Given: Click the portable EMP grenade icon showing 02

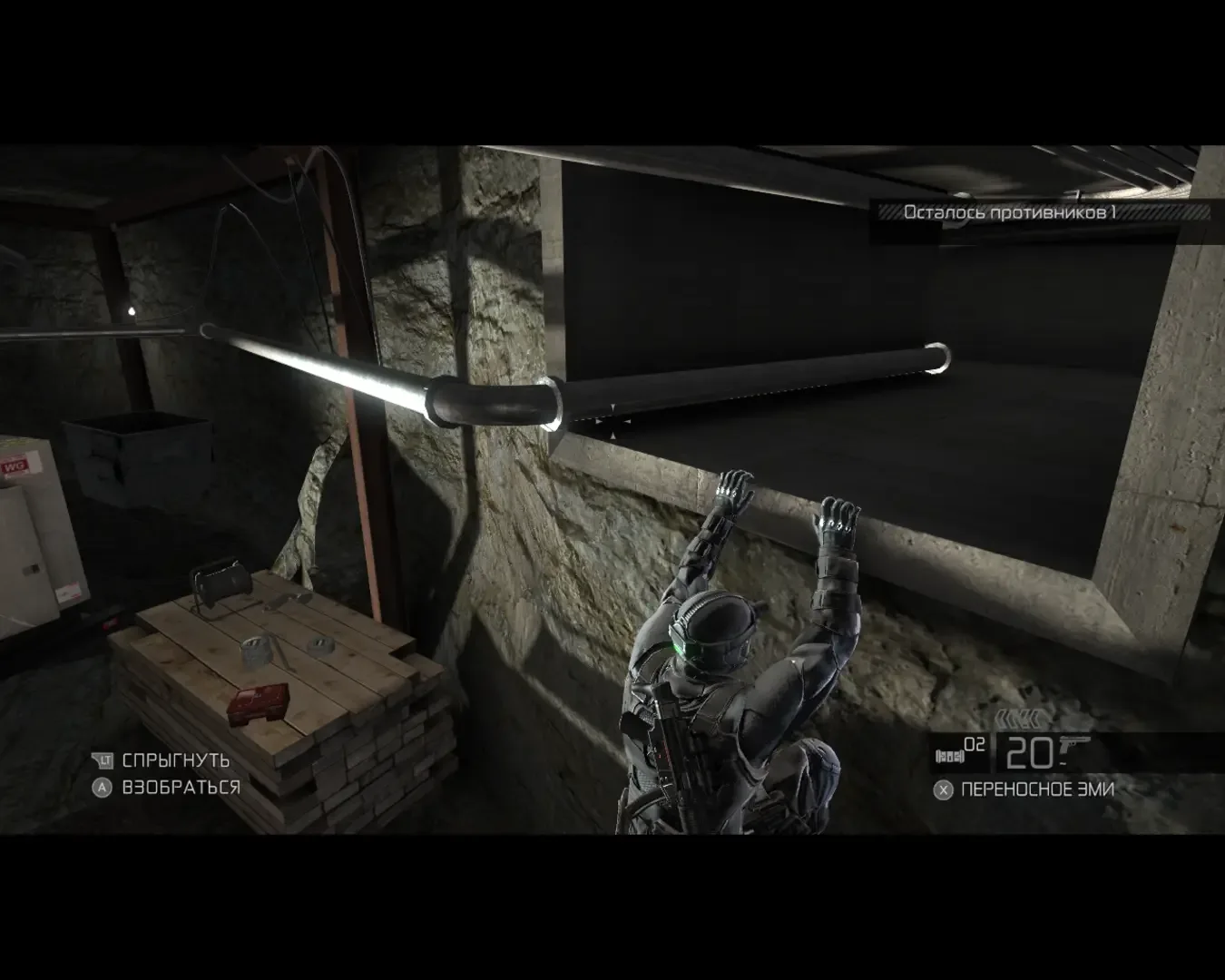Looking at the screenshot, I should click(949, 755).
